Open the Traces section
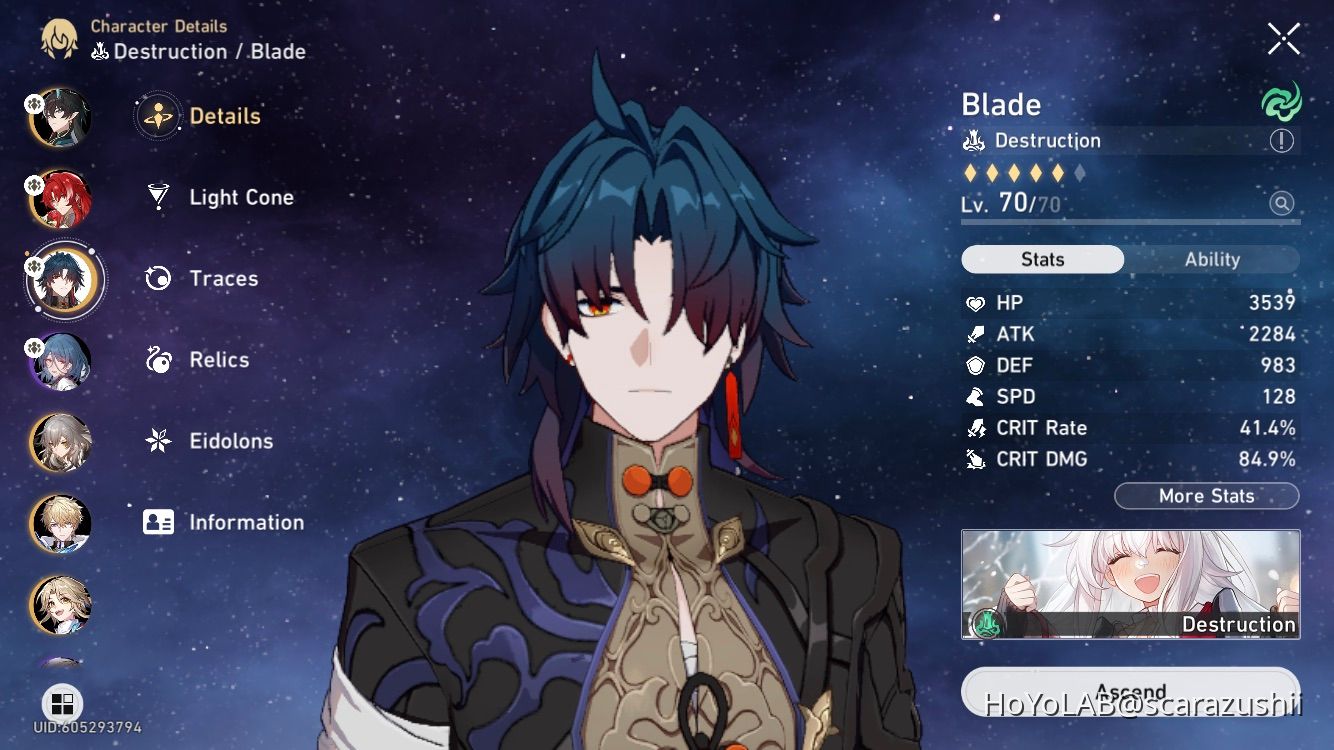 point(222,278)
